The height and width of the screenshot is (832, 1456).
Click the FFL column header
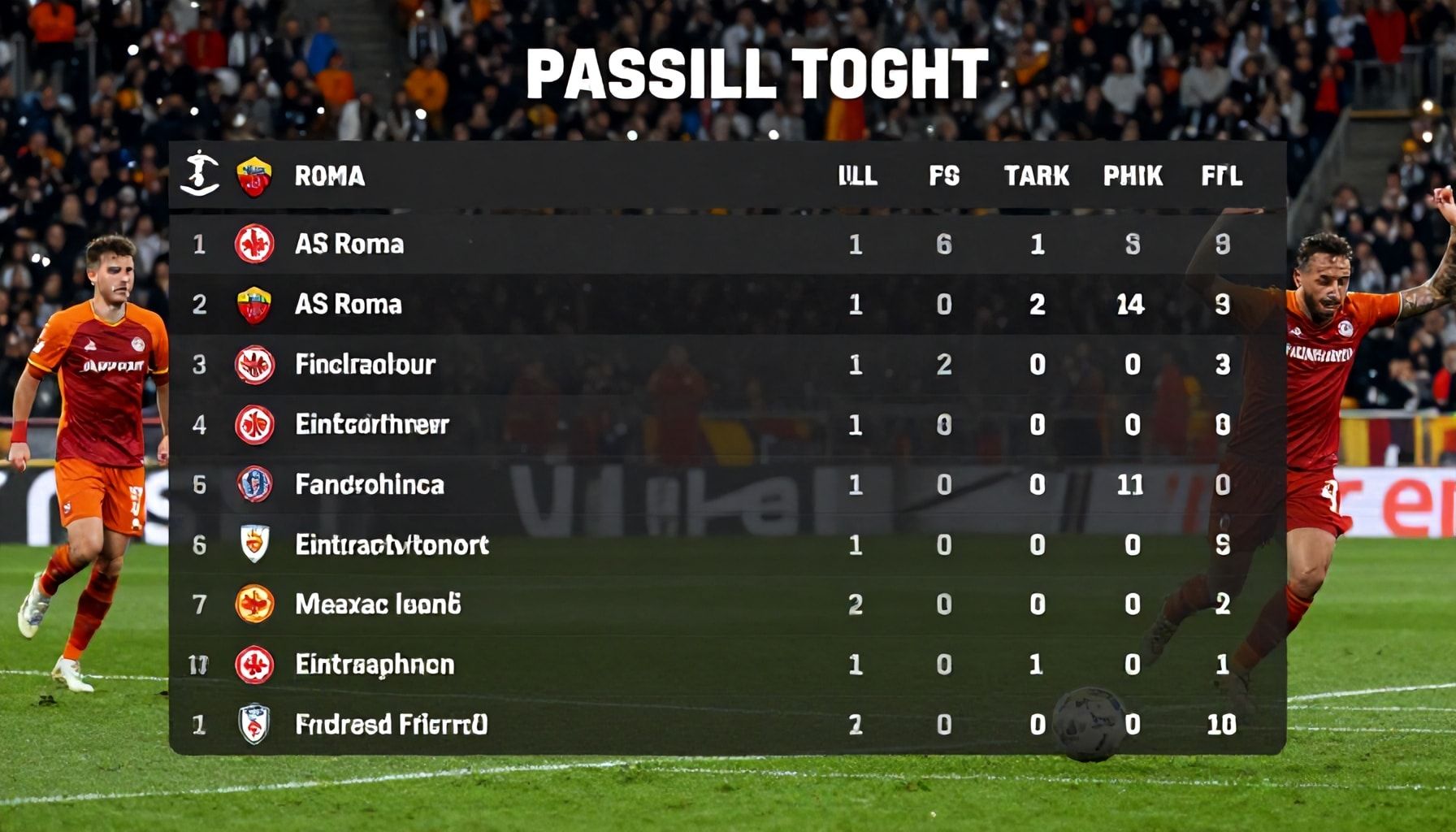tap(1222, 175)
